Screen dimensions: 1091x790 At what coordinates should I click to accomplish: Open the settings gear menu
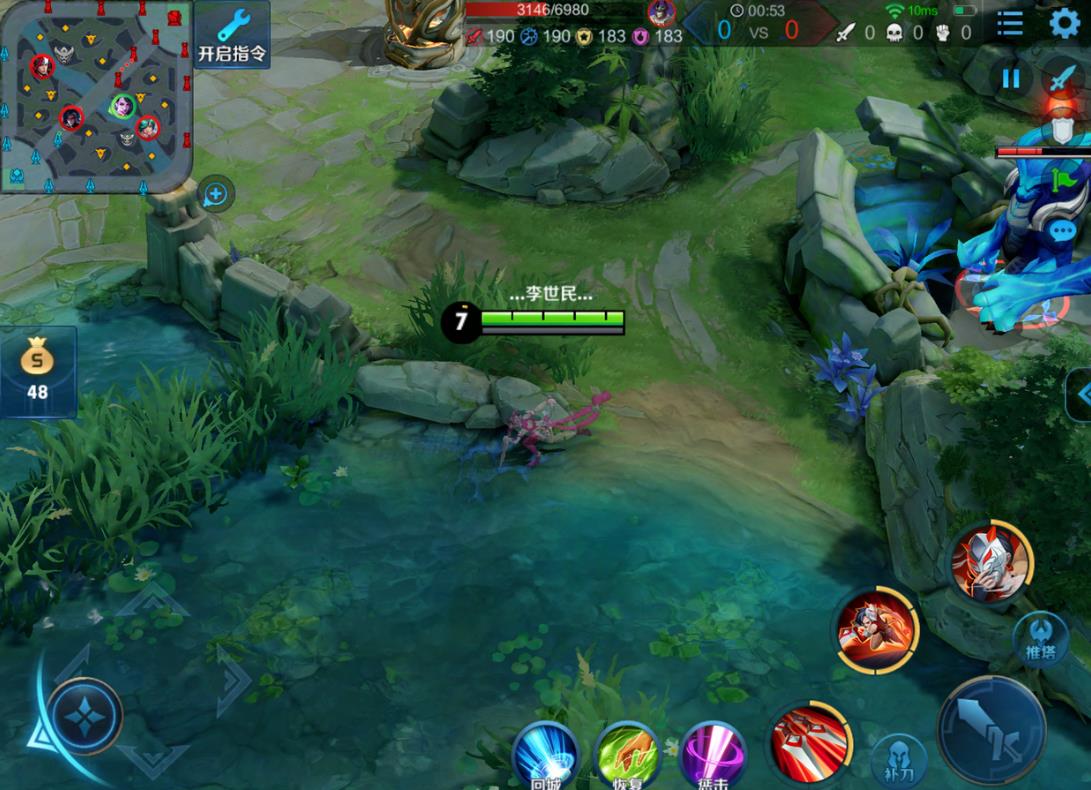click(1064, 23)
